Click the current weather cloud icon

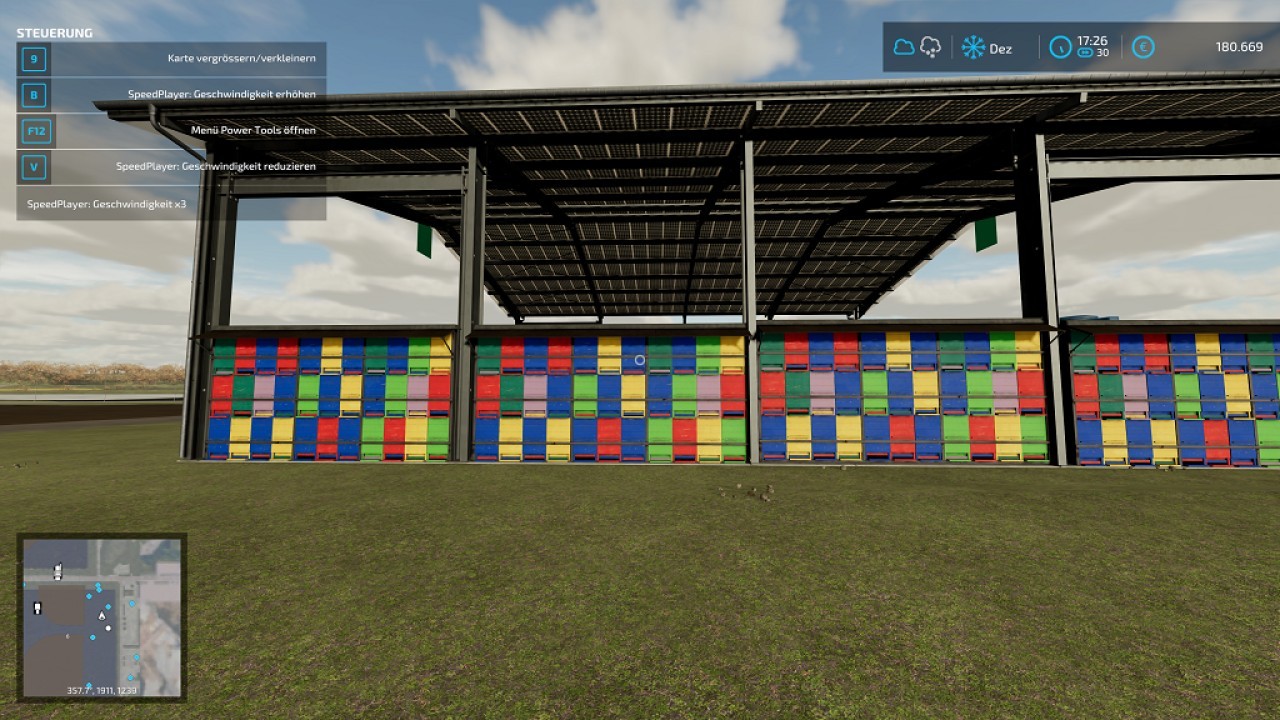point(903,48)
